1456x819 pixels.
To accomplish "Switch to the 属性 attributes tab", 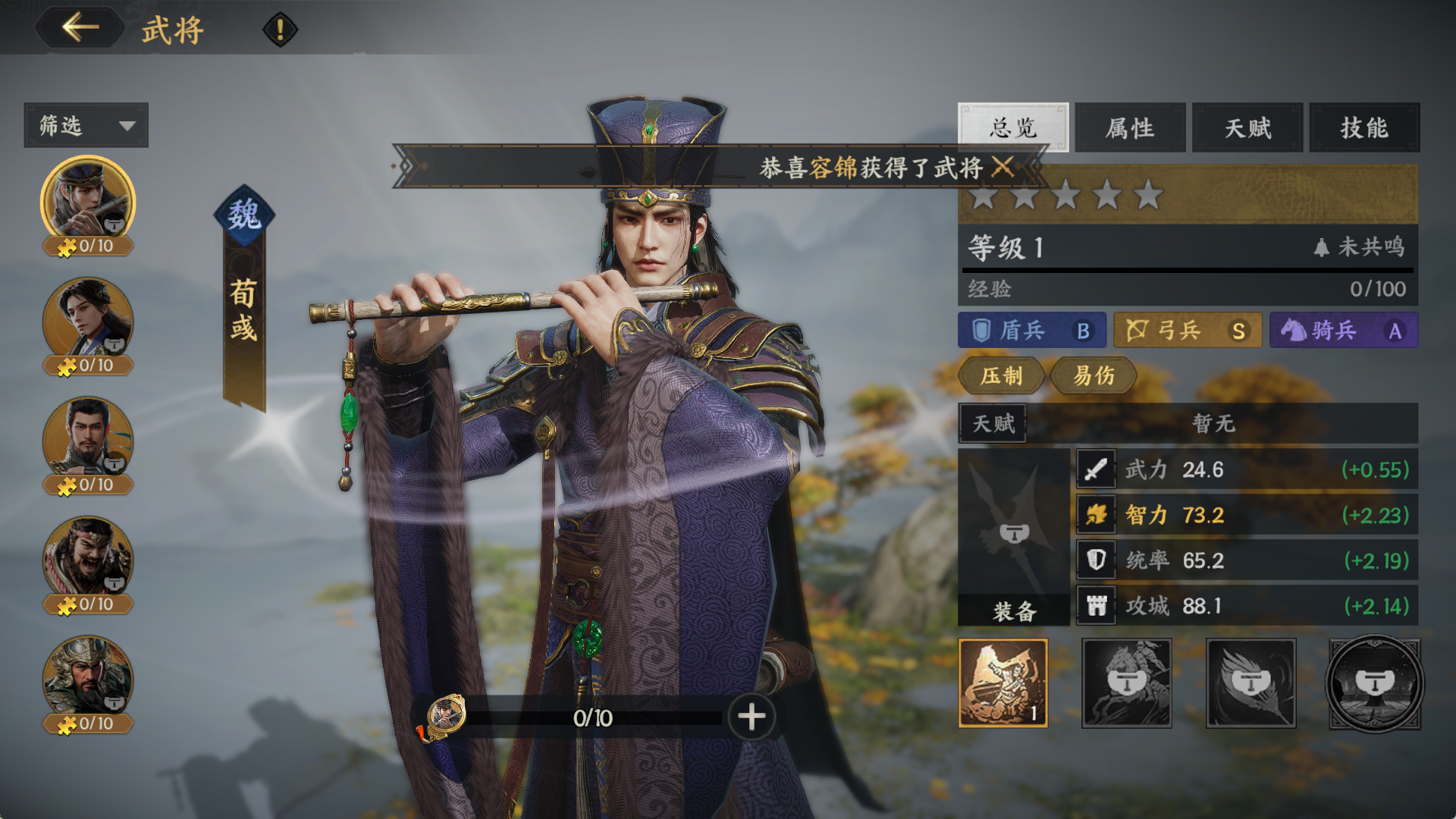I will 1130,127.
